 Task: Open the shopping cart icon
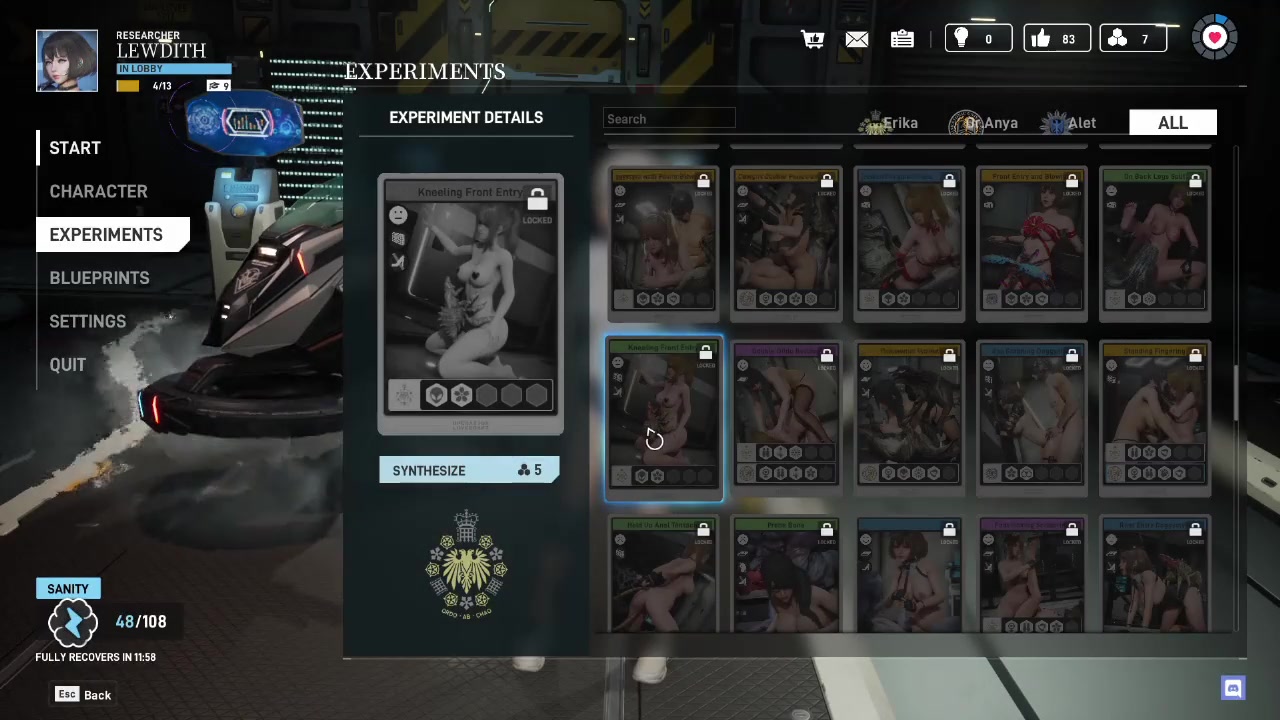812,39
